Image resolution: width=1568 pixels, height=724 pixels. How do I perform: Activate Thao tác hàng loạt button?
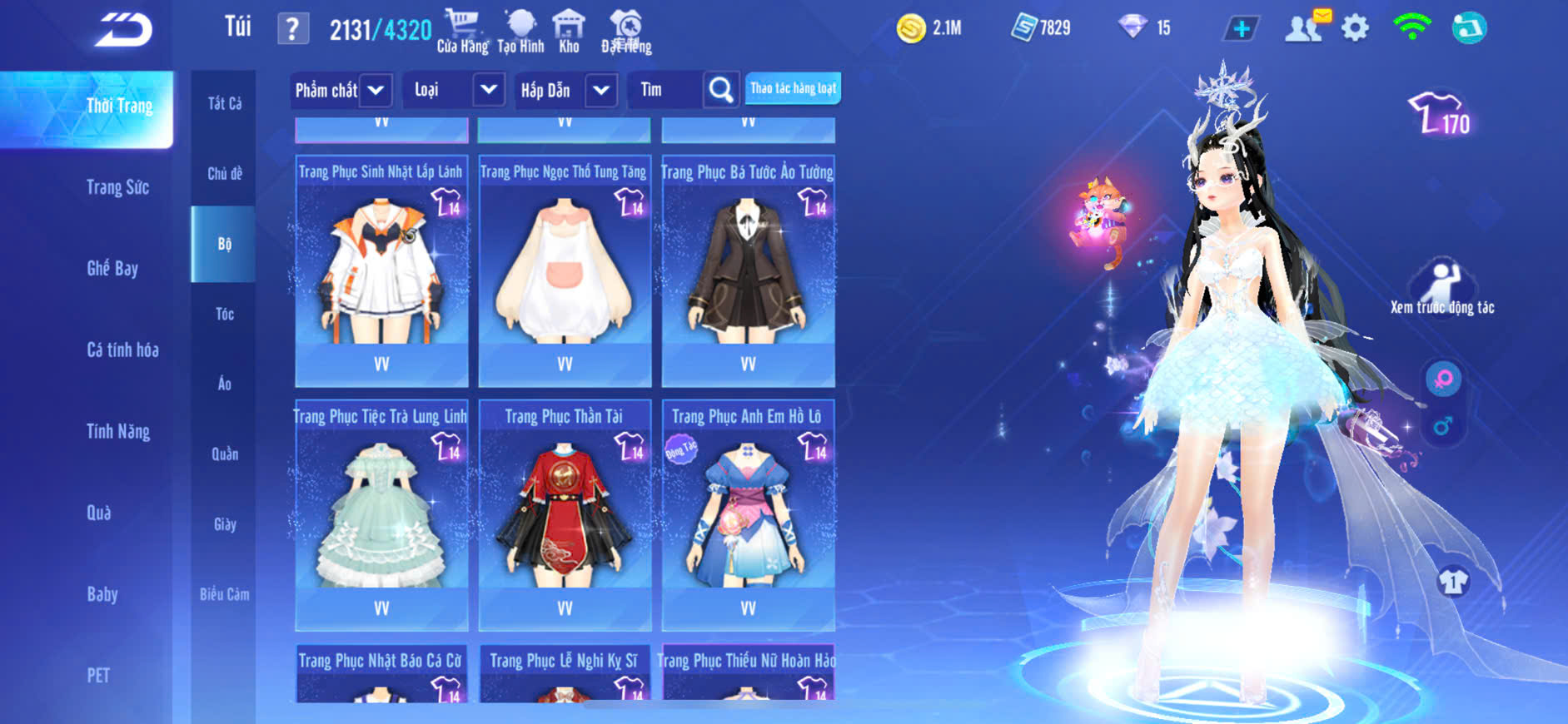tap(793, 88)
